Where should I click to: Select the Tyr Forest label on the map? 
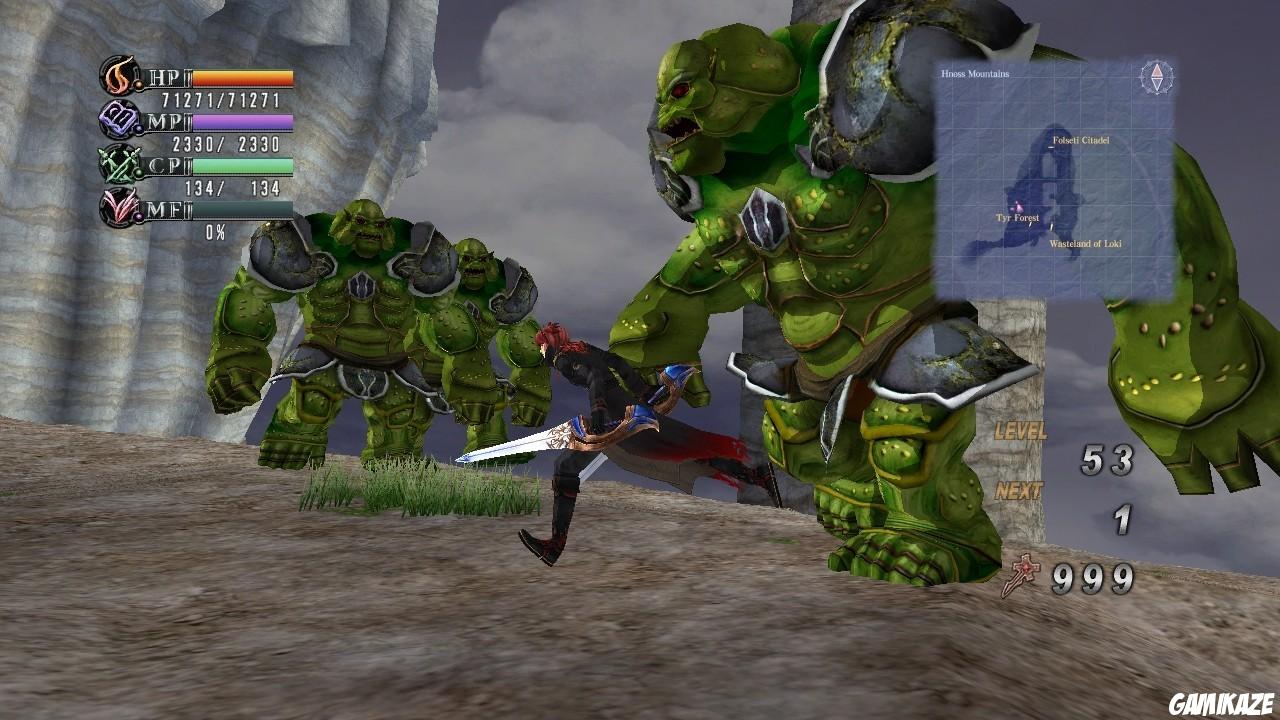(x=1017, y=218)
